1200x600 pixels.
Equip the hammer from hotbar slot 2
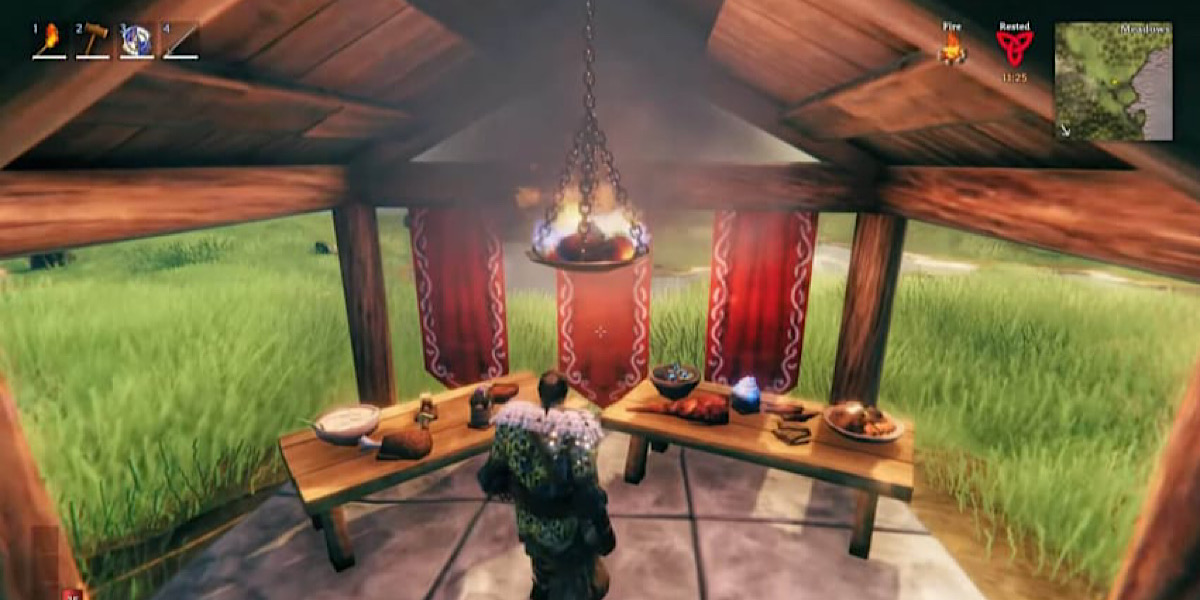(x=93, y=40)
